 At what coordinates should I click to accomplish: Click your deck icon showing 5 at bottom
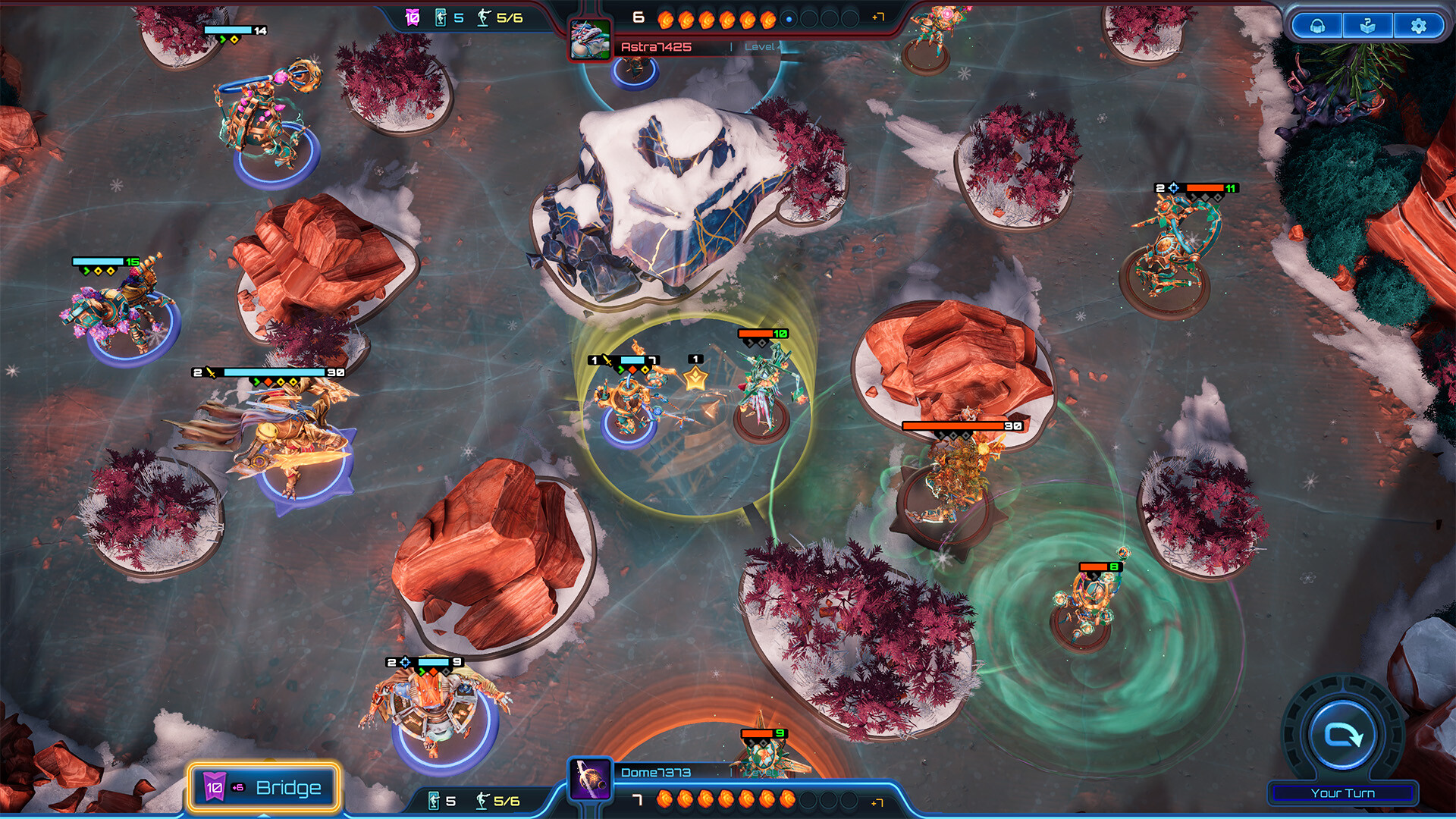click(435, 801)
